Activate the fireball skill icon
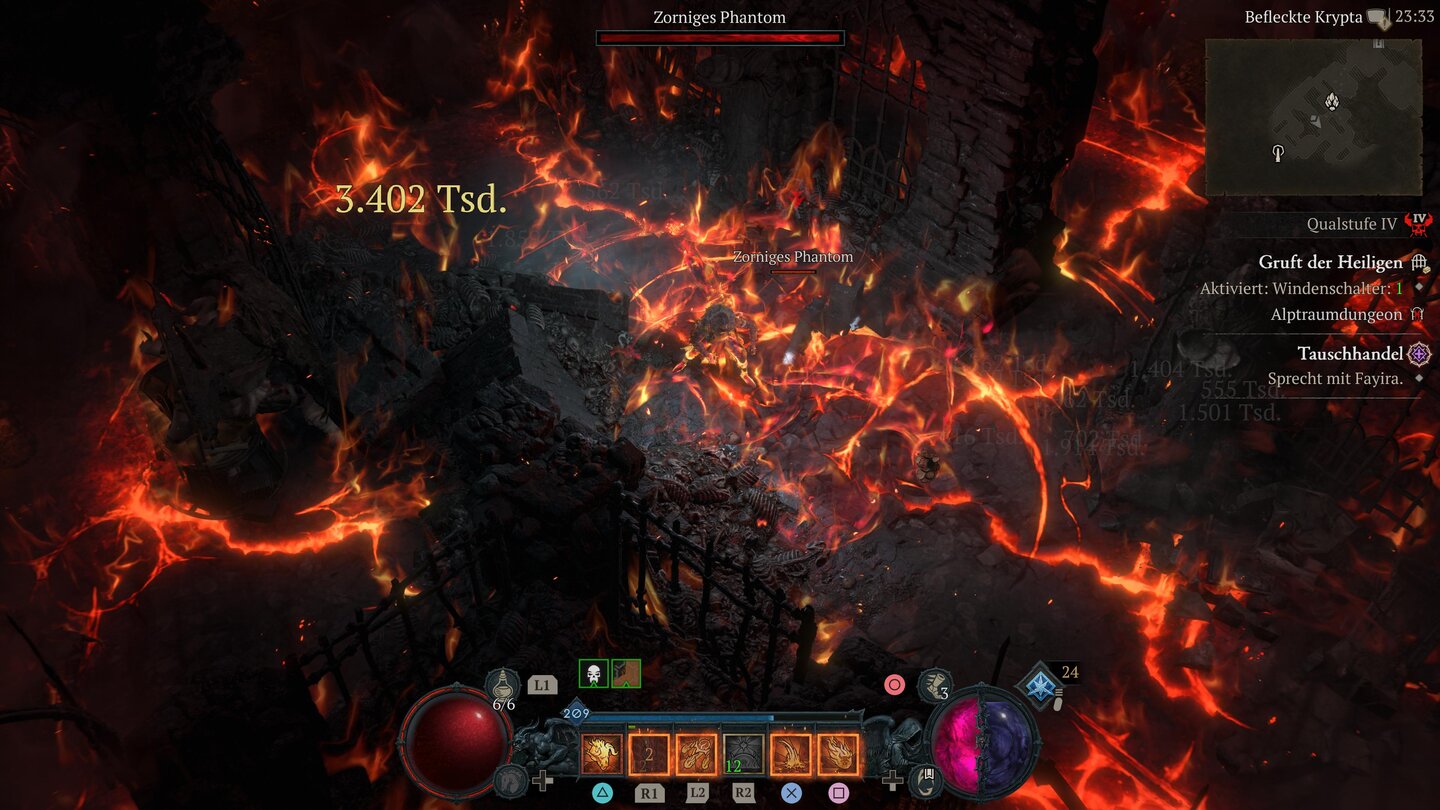Viewport: 1440px width, 810px height. coord(838,754)
